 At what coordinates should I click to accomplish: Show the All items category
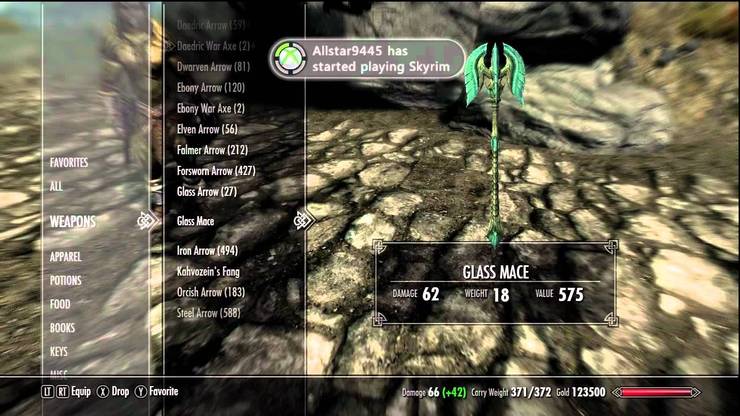click(x=56, y=186)
